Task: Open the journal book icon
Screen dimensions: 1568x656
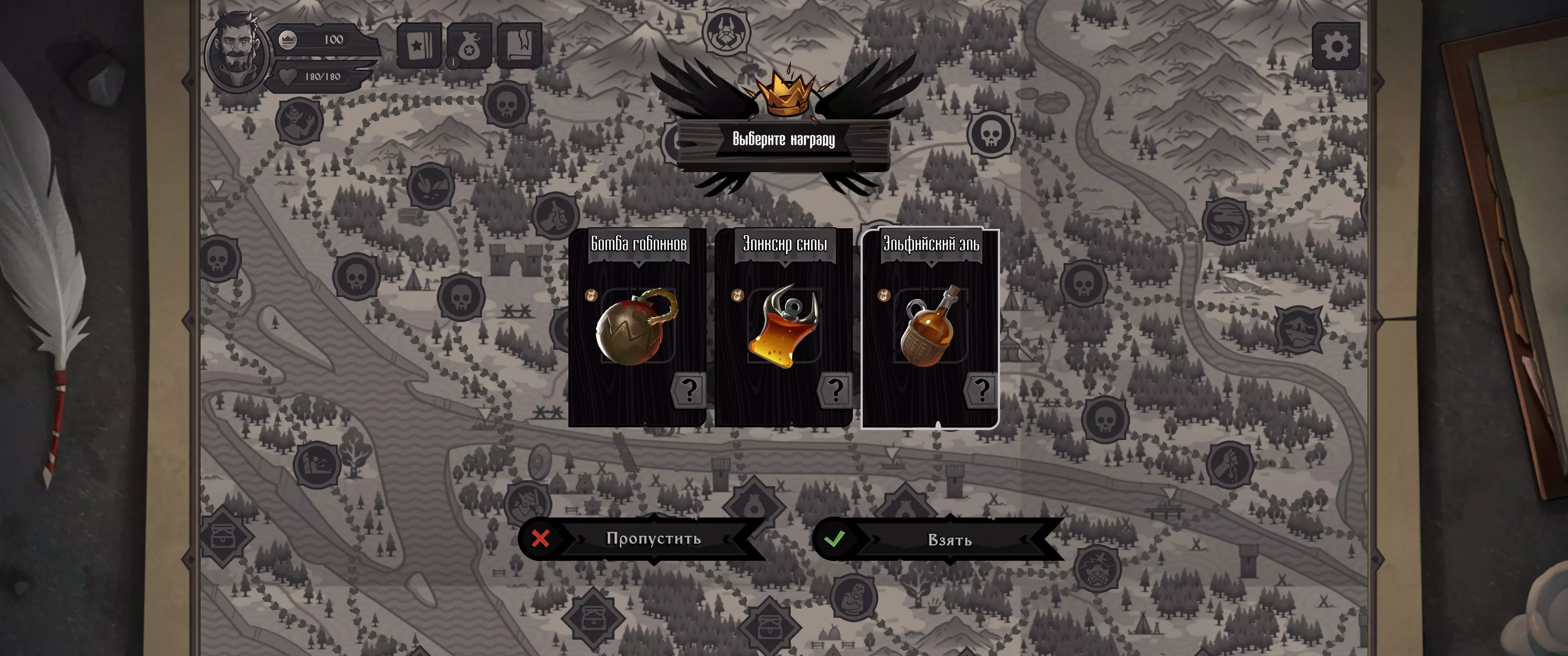Action: coord(519,46)
